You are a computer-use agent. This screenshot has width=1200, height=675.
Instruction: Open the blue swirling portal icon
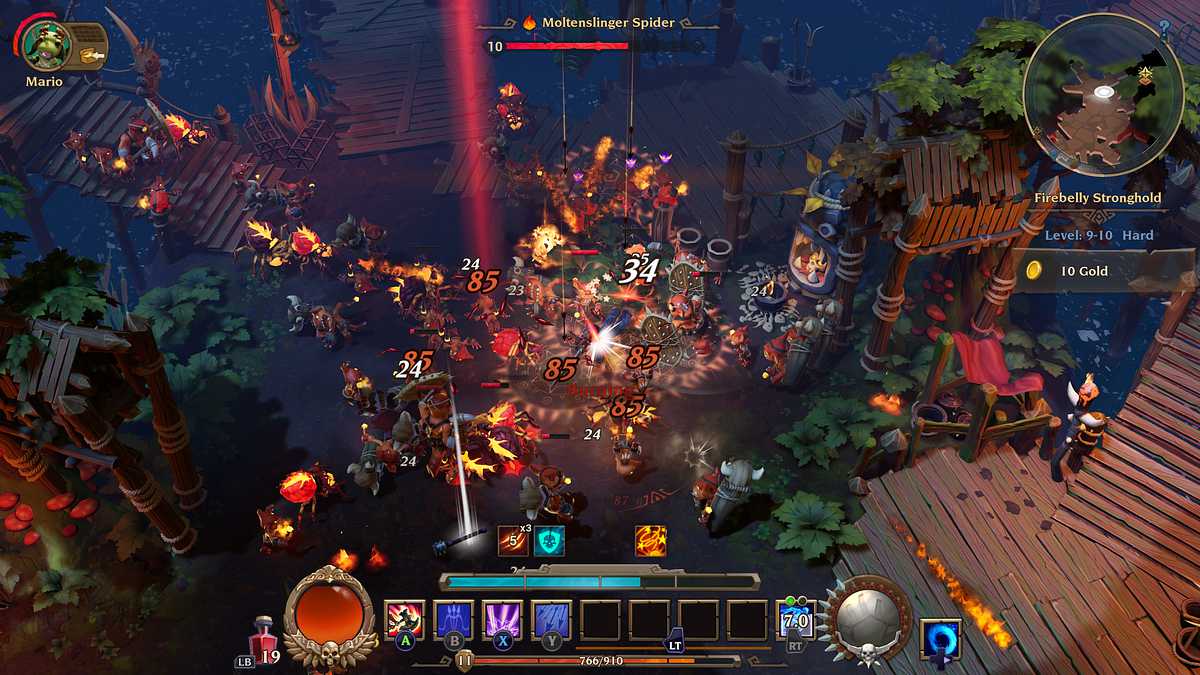pyautogui.click(x=940, y=639)
